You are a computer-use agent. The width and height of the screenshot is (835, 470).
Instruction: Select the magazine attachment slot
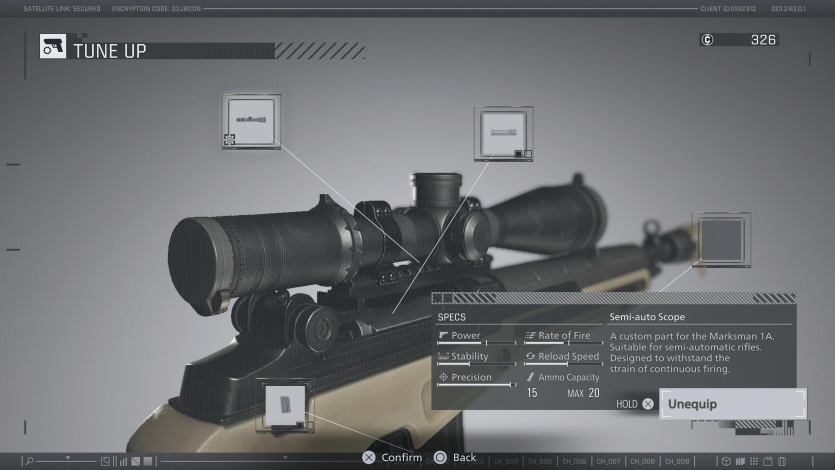coord(285,405)
